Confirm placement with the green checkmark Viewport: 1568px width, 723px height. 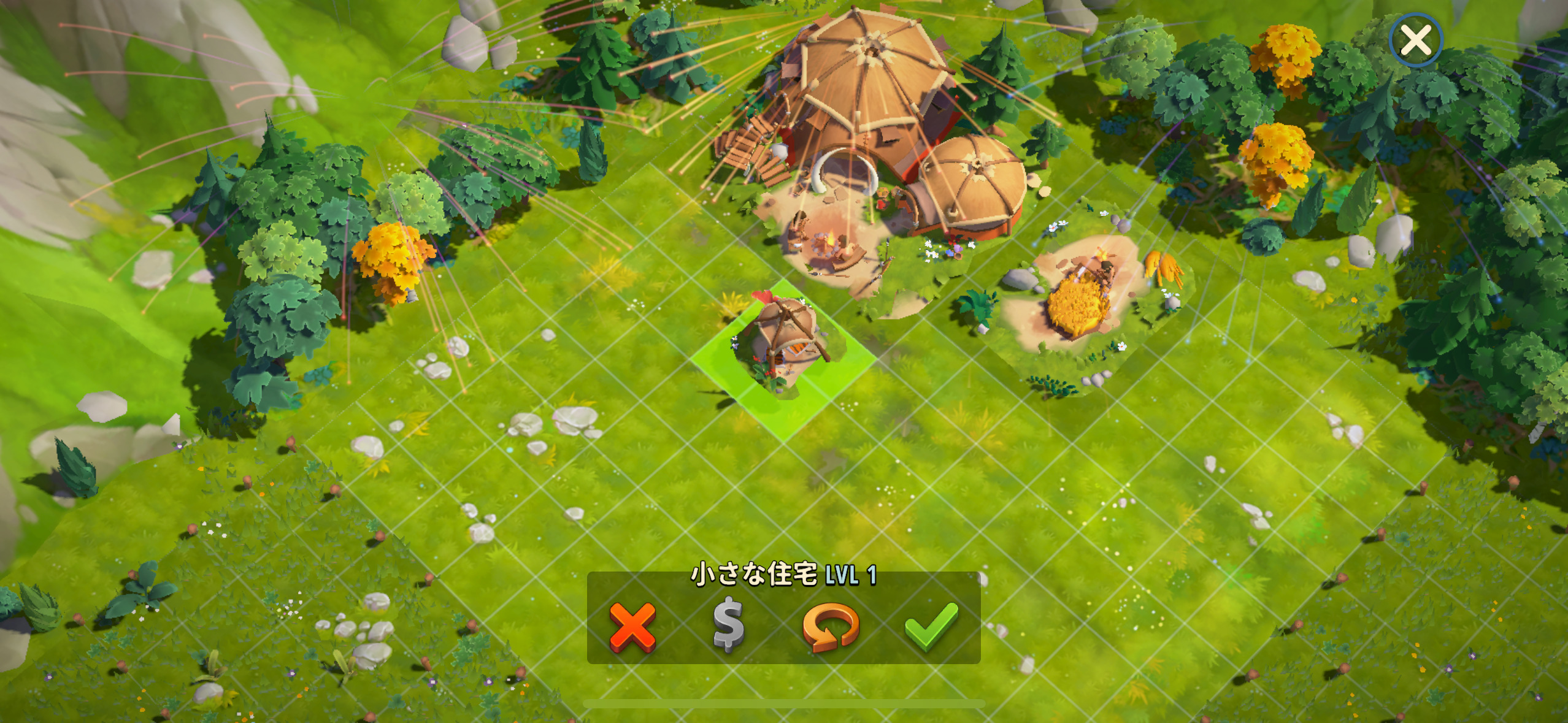pyautogui.click(x=931, y=626)
